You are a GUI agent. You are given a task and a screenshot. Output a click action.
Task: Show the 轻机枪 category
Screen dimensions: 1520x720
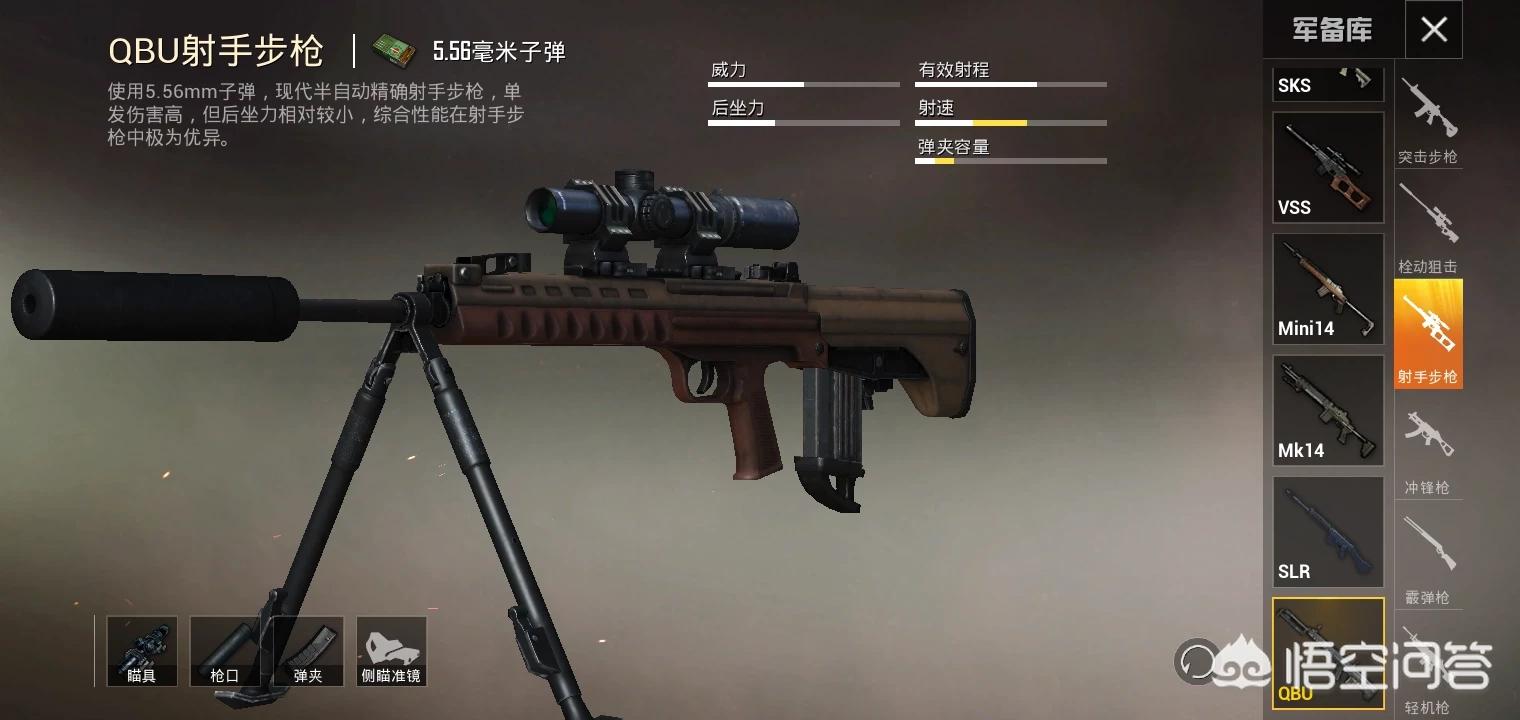click(x=1428, y=668)
